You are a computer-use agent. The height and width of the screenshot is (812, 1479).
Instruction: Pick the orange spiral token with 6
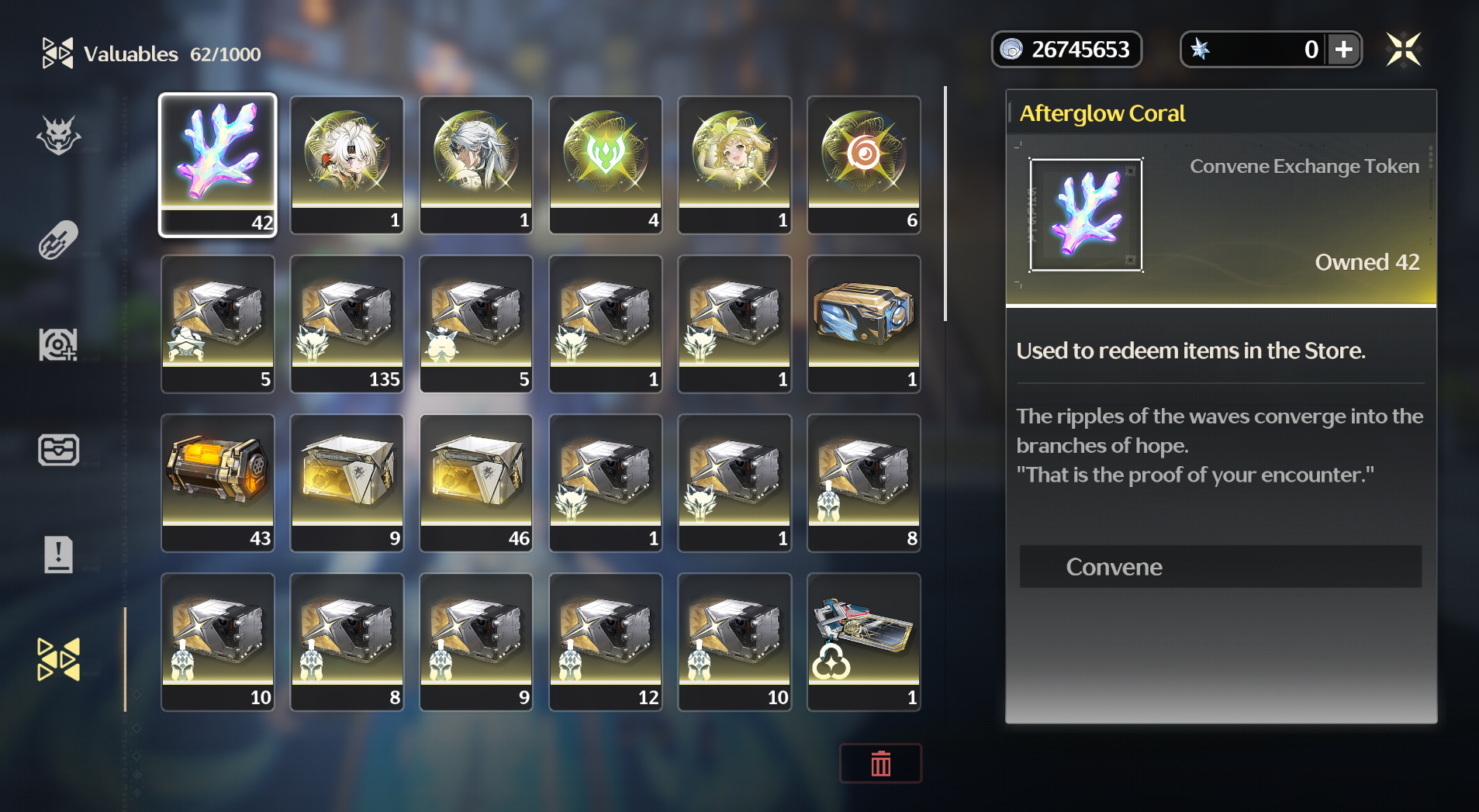pos(864,164)
